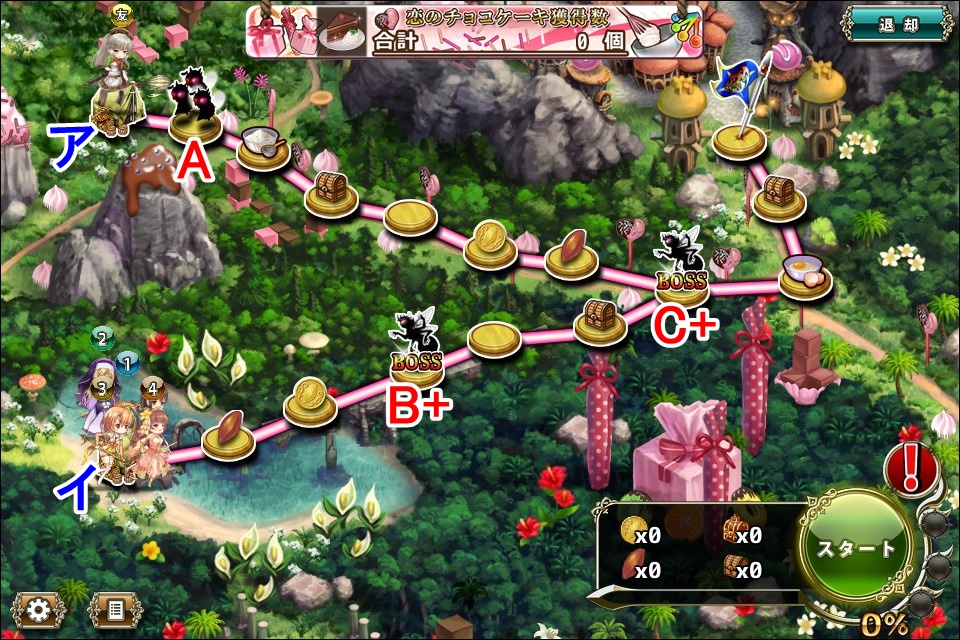
Task: Select the numbered party group at start イ
Action: [125, 425]
